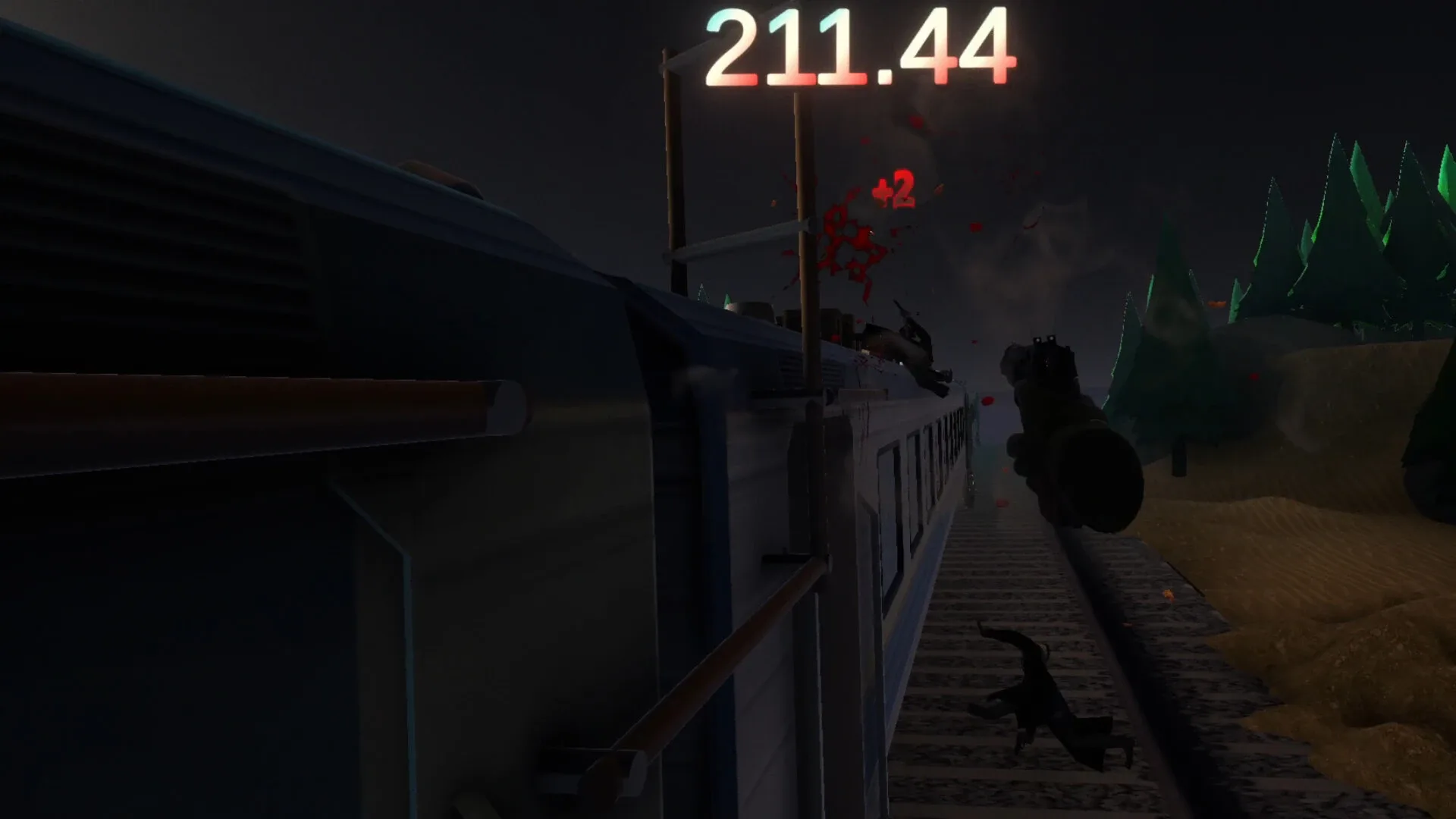Select the red +2 hit indicator
This screenshot has height=819, width=1456.
pos(895,190)
